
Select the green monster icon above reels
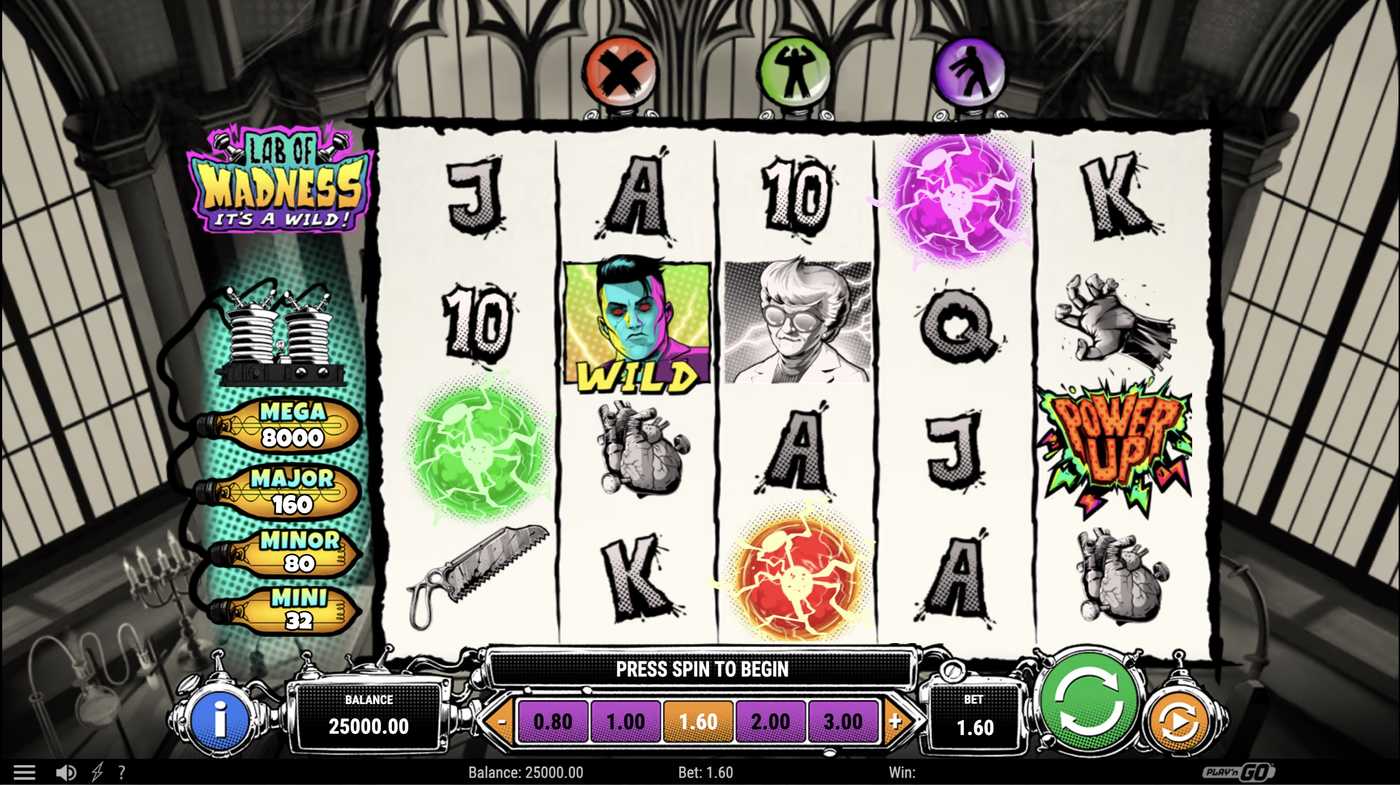795,68
